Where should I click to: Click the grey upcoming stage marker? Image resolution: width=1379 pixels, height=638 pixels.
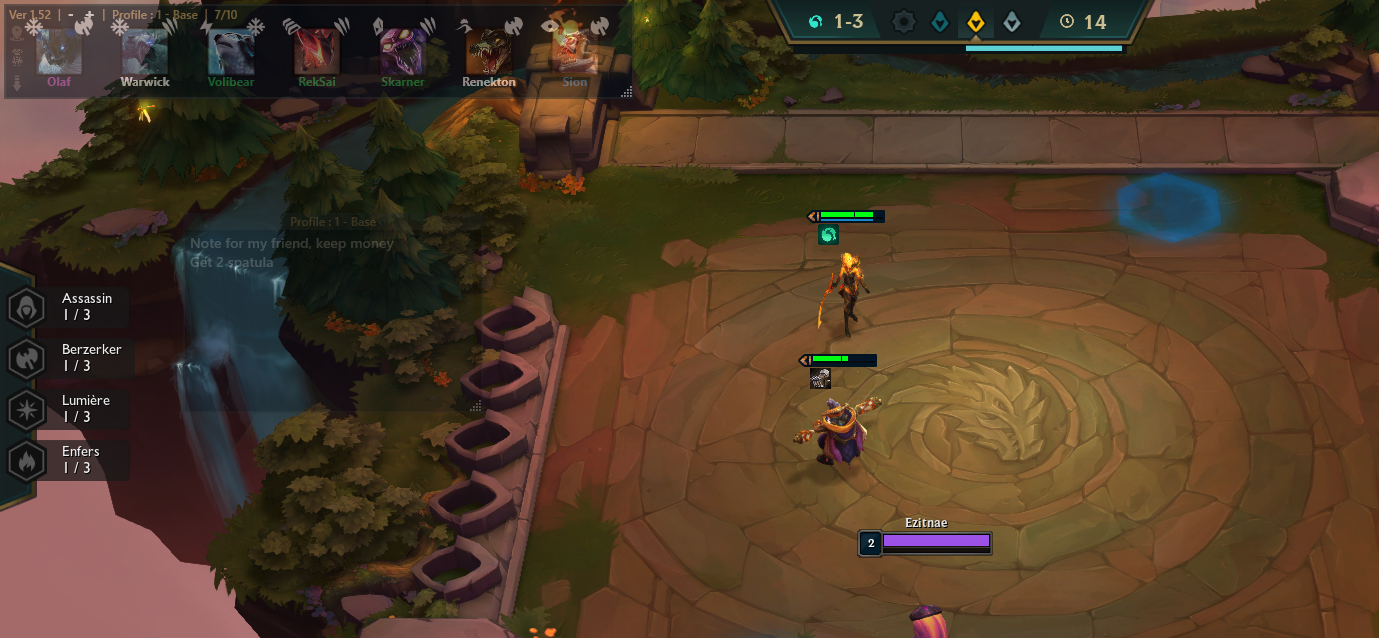(1012, 21)
